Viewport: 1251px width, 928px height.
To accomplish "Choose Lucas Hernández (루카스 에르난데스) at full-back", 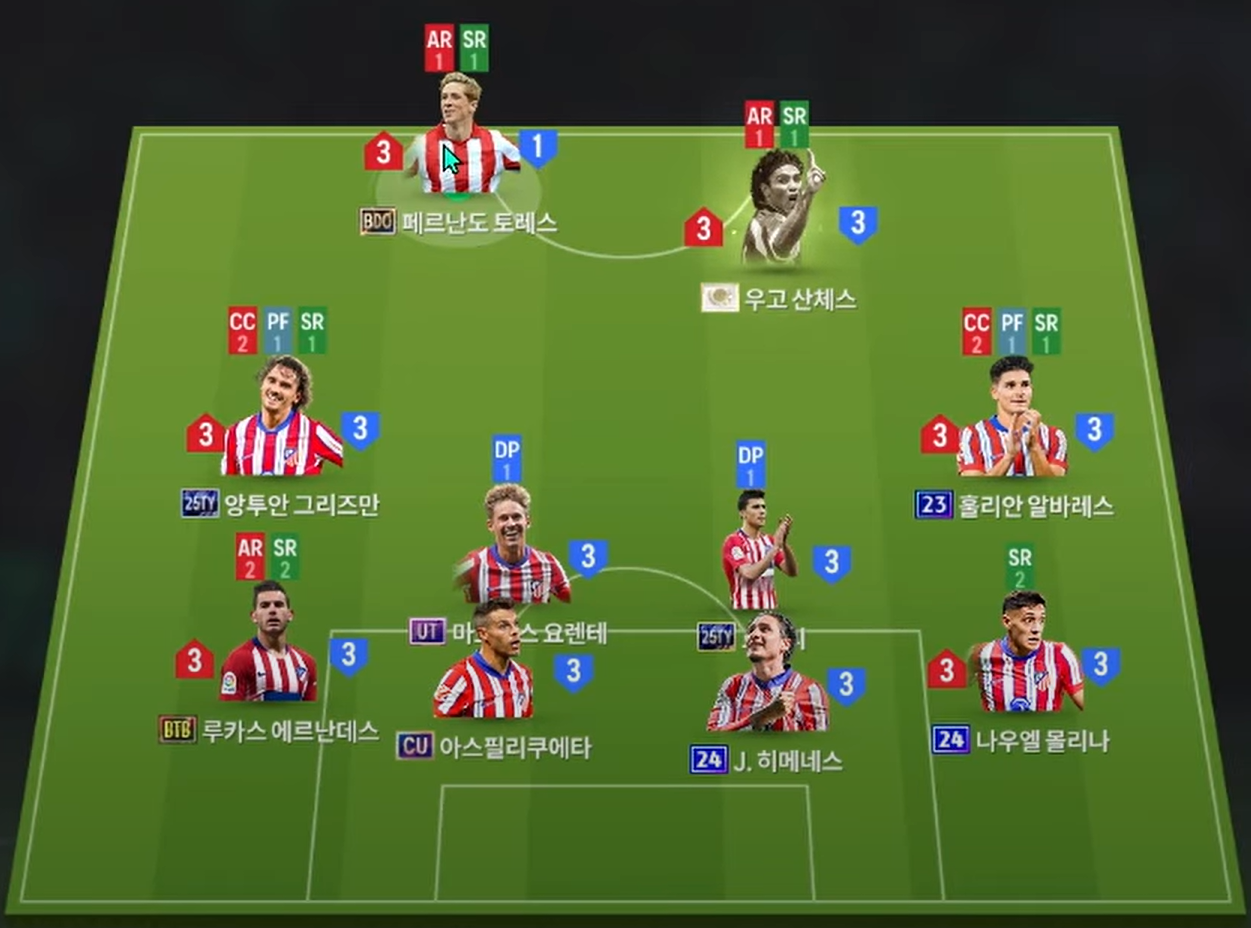I will [266, 650].
